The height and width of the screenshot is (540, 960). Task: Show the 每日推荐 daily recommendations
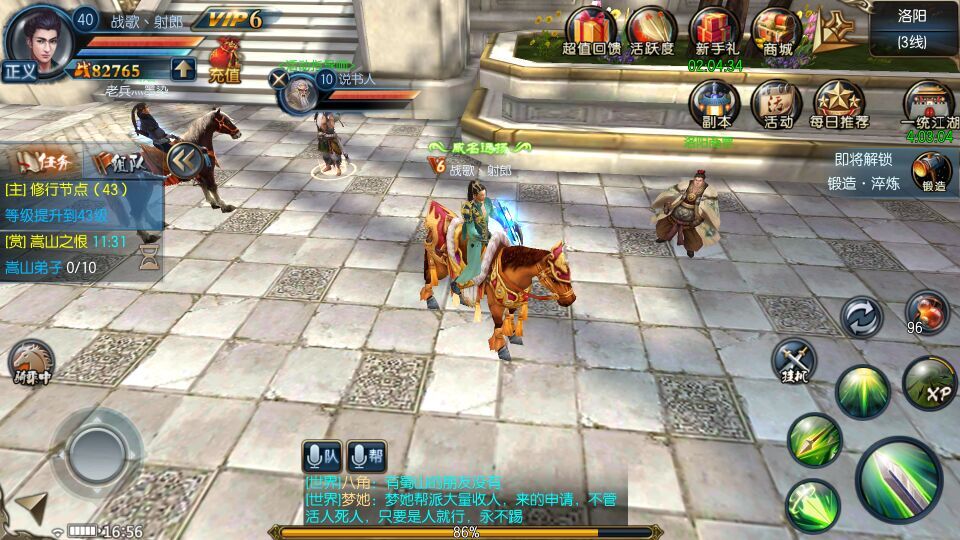(838, 105)
